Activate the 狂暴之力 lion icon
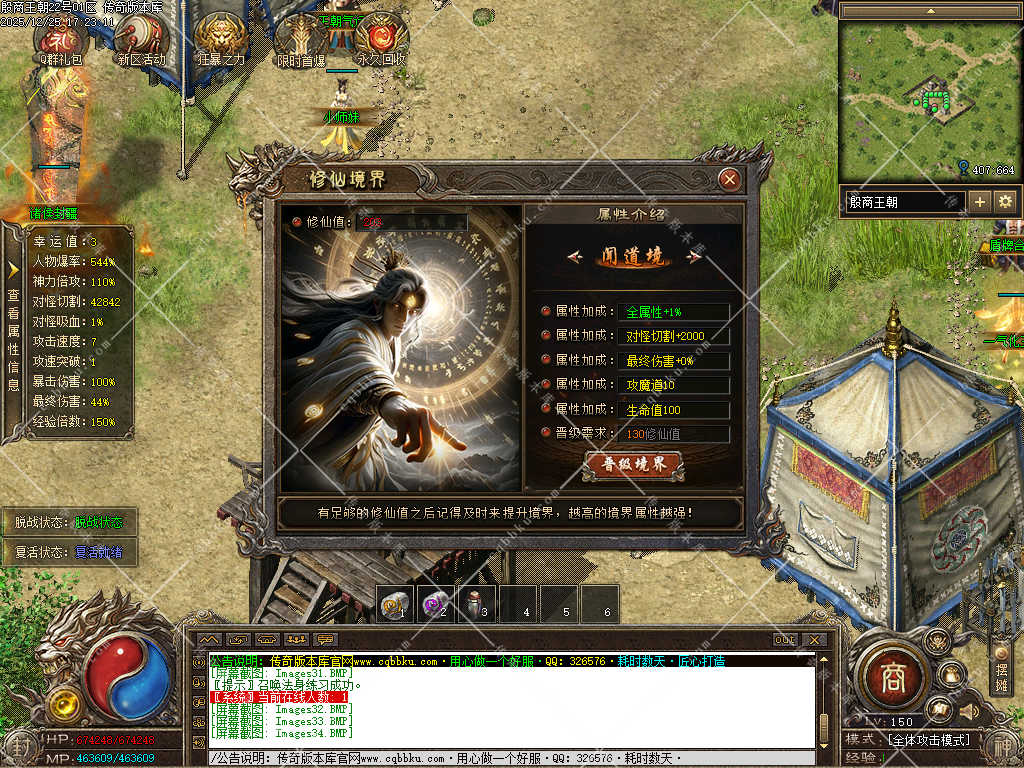The image size is (1024, 768). tap(221, 37)
